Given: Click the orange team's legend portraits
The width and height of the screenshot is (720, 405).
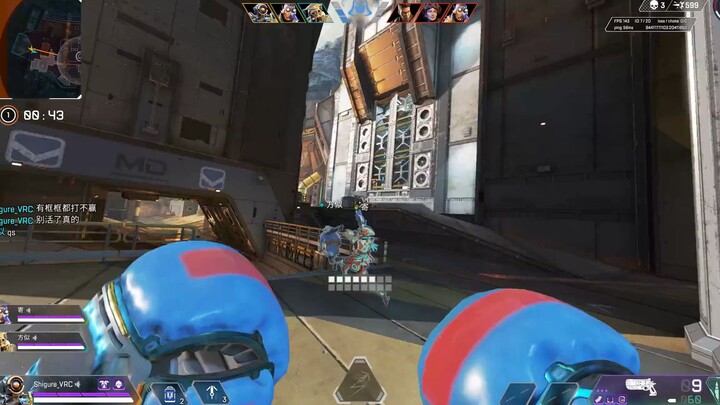Looking at the screenshot, I should pyautogui.click(x=286, y=13).
